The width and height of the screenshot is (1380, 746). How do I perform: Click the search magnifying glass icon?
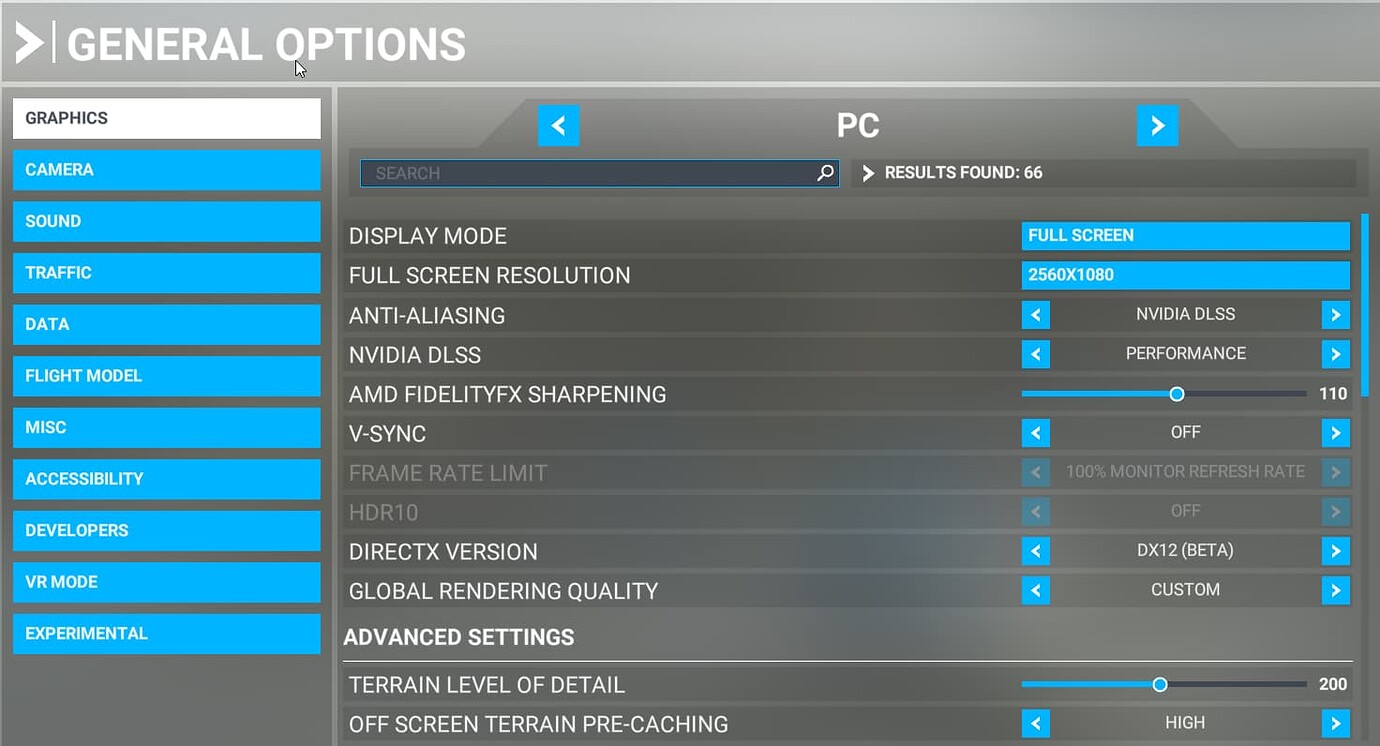[x=824, y=172]
